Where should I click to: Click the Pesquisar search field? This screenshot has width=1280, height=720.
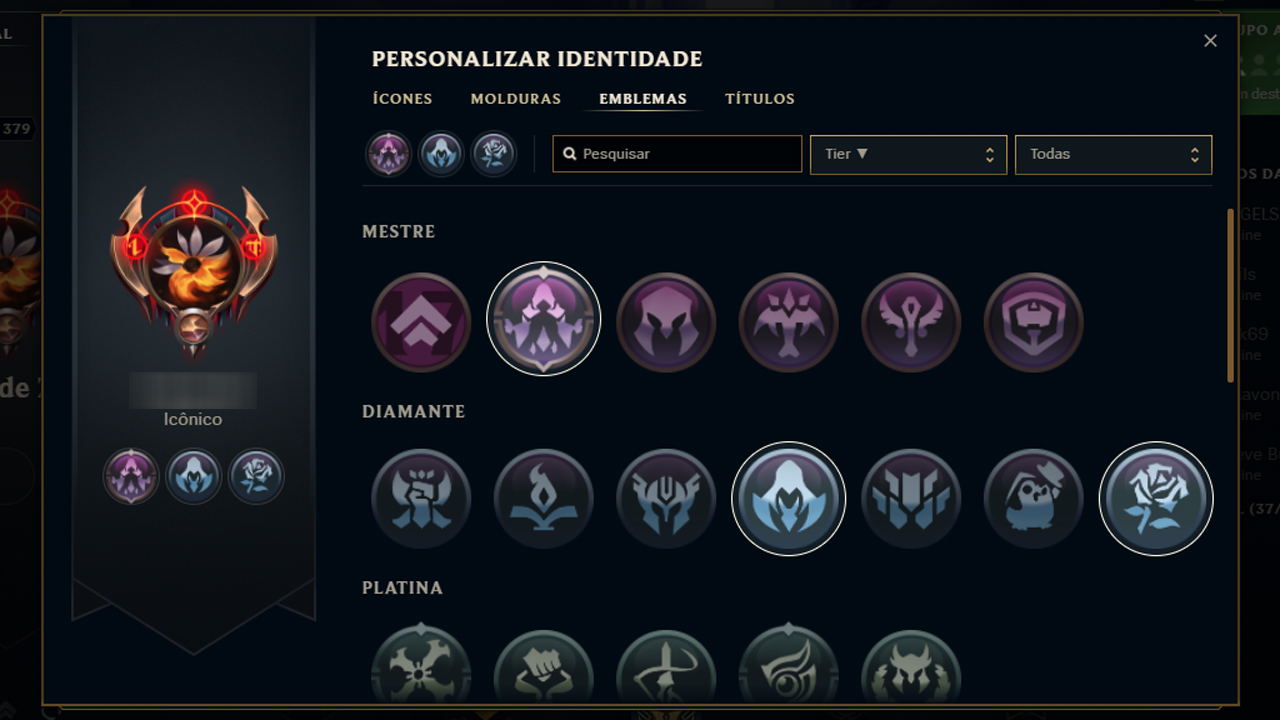(x=677, y=154)
